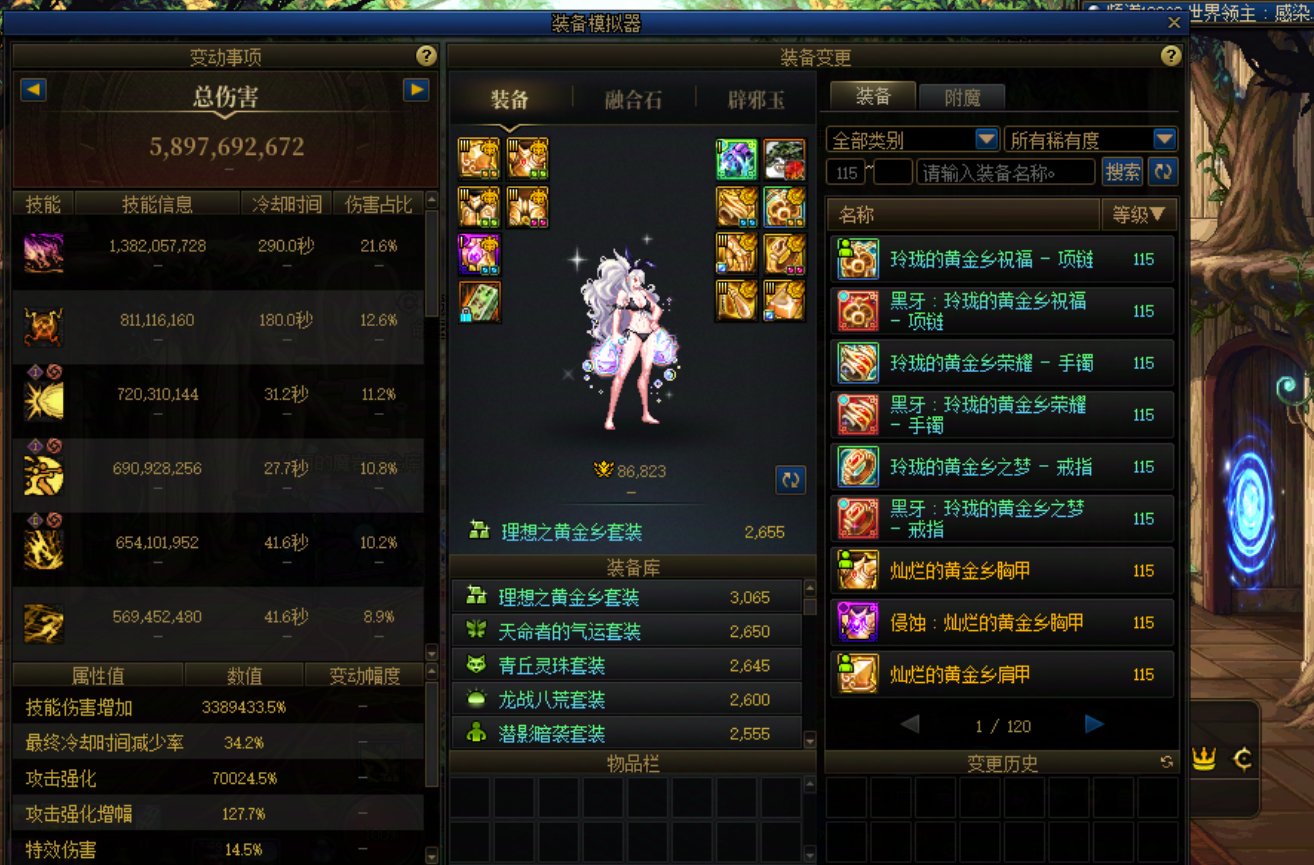Click the help icon beside 总伤害 panel
1314x865 pixels.
[428, 57]
